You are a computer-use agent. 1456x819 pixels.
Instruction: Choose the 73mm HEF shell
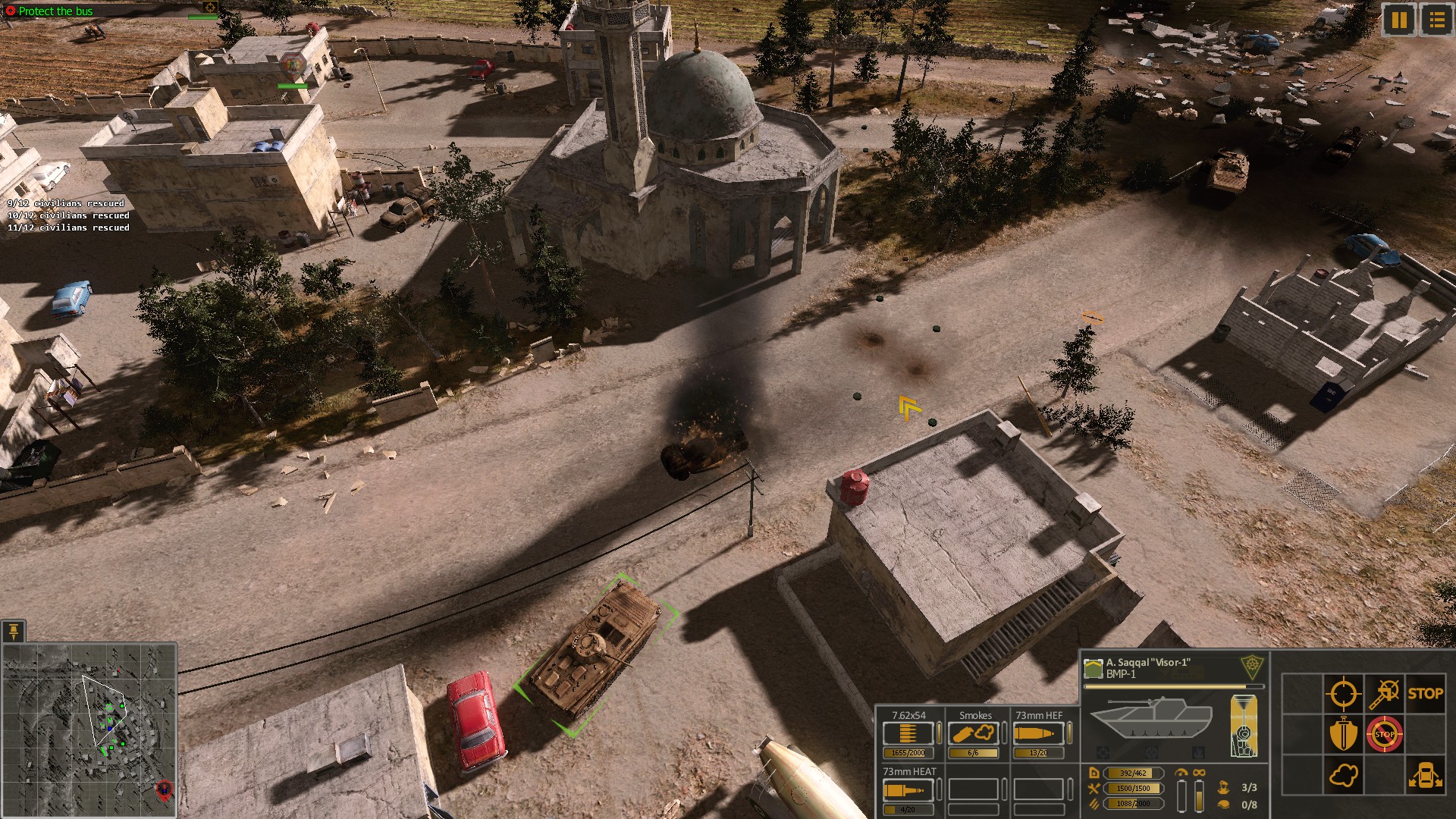coord(1038,734)
